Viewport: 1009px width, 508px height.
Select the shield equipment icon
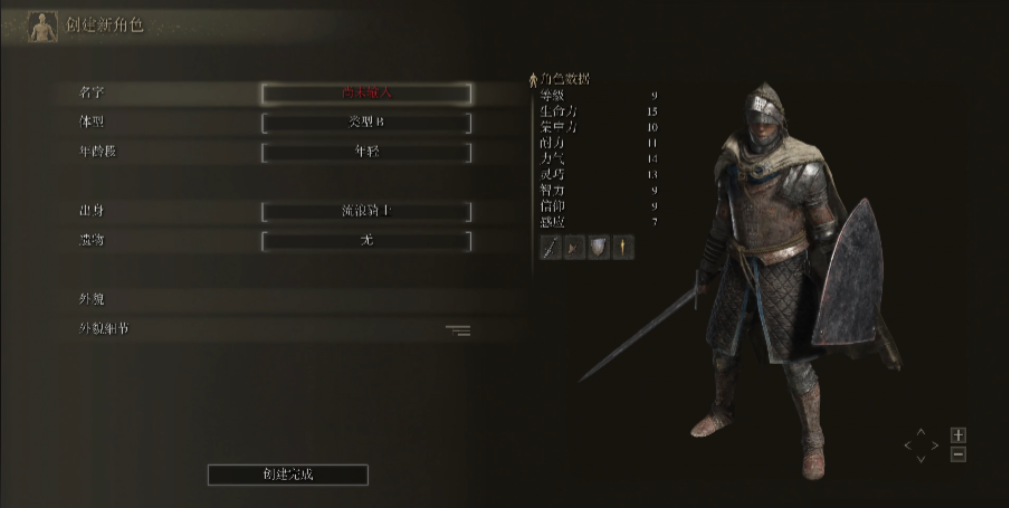point(598,247)
